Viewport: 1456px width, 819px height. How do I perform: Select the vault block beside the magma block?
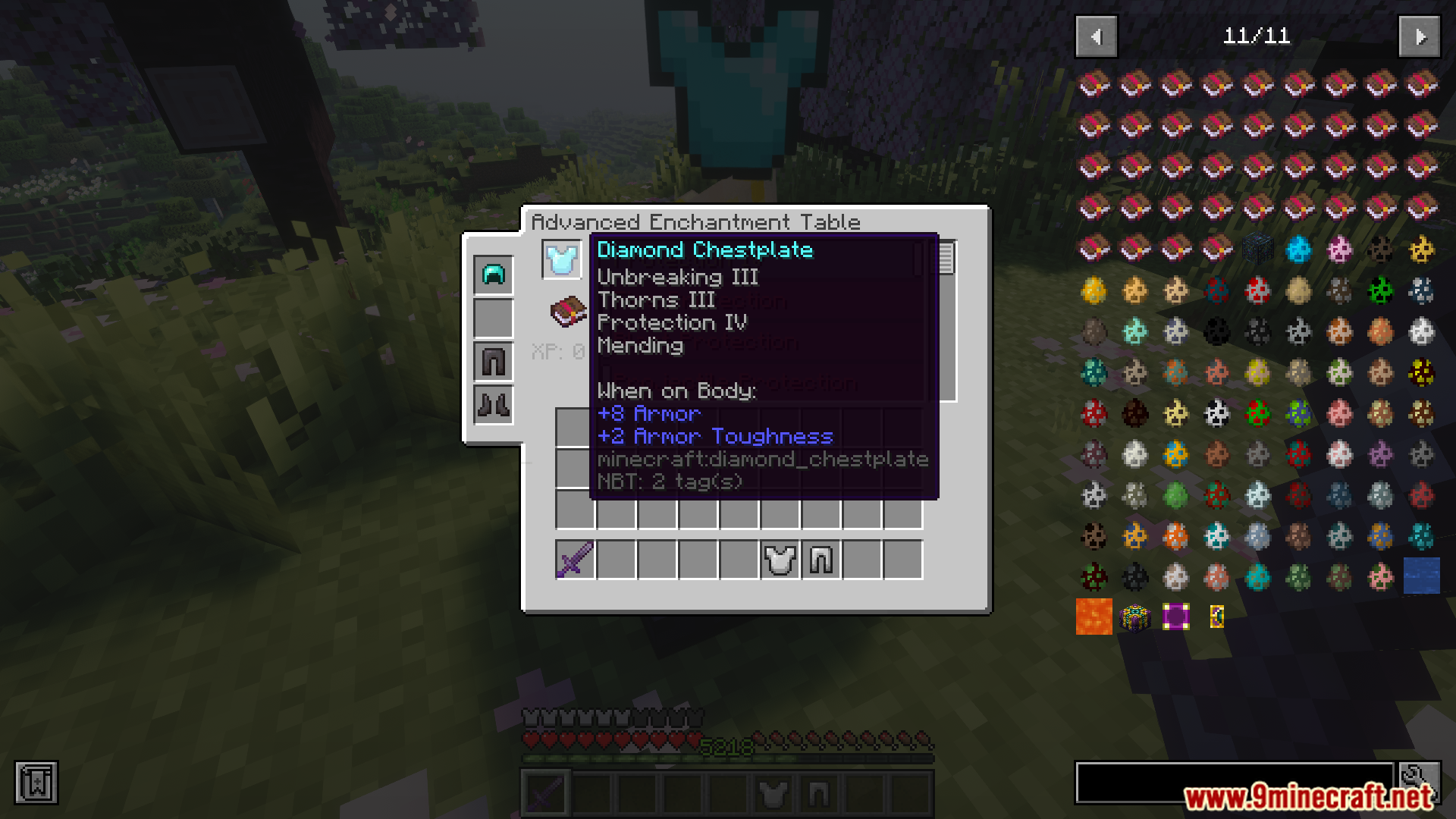click(x=1134, y=617)
